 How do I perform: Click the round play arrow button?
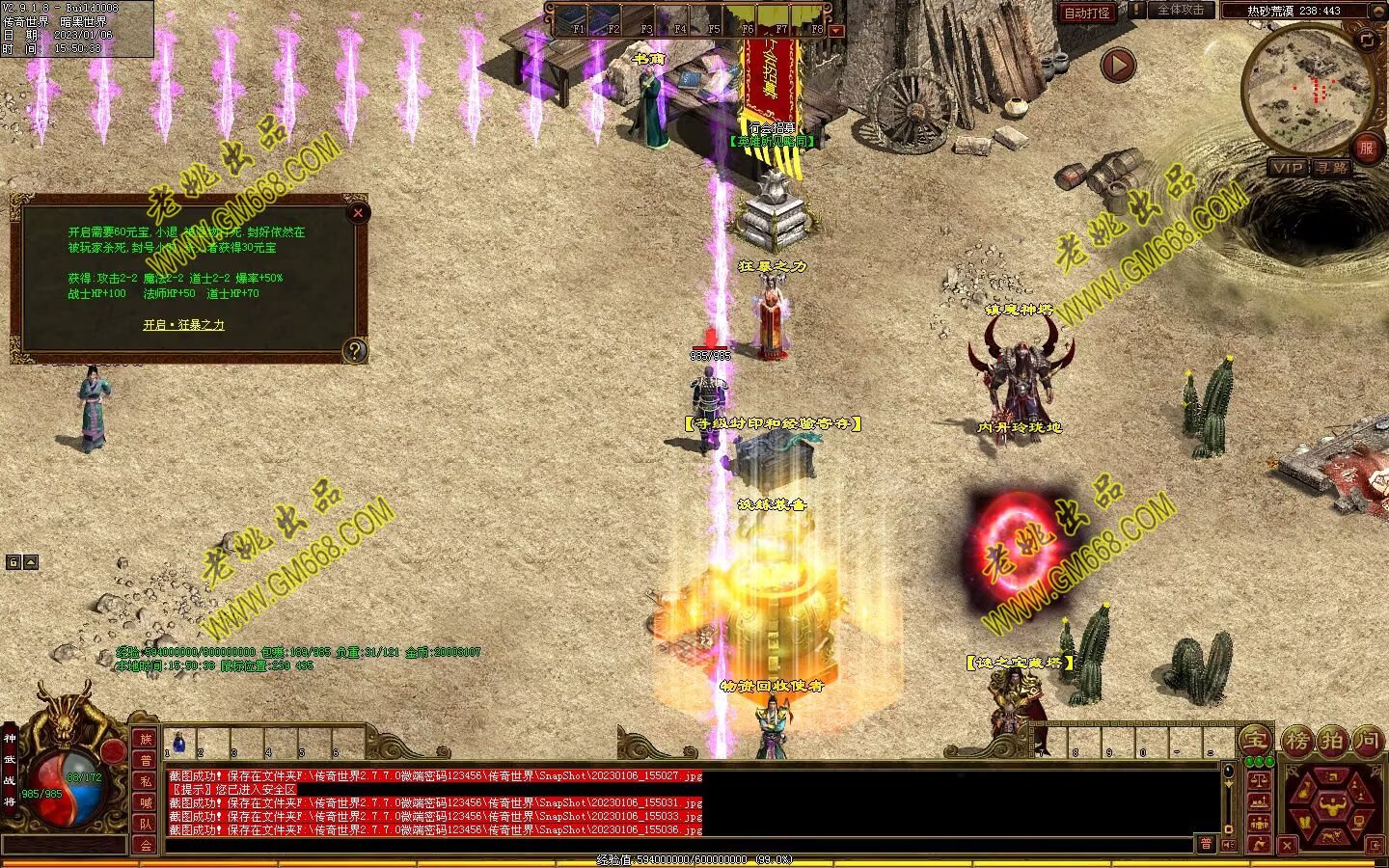point(1118,65)
